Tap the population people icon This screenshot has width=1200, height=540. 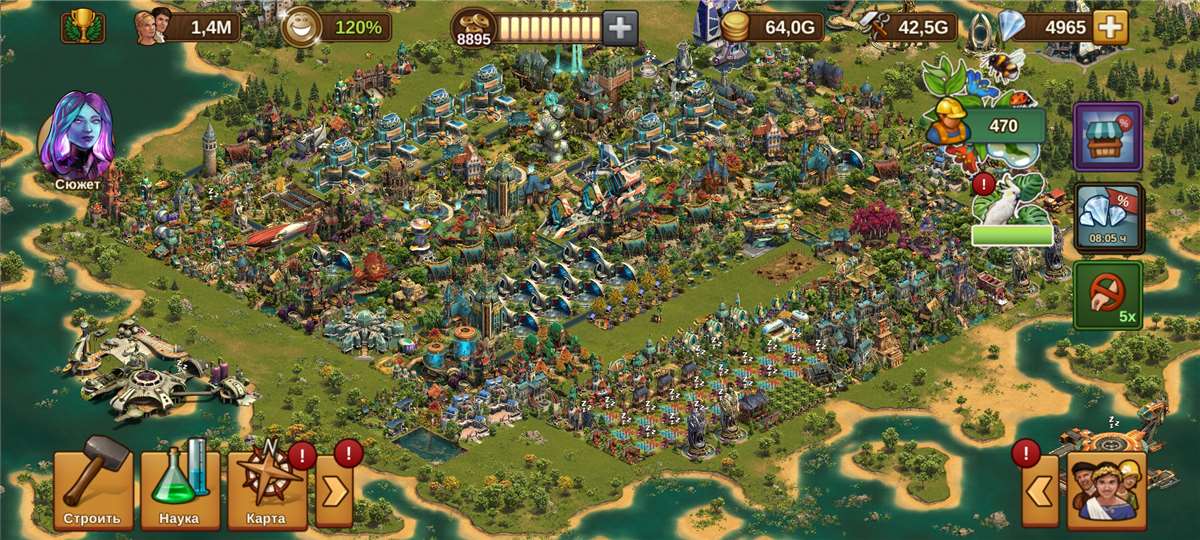(153, 25)
